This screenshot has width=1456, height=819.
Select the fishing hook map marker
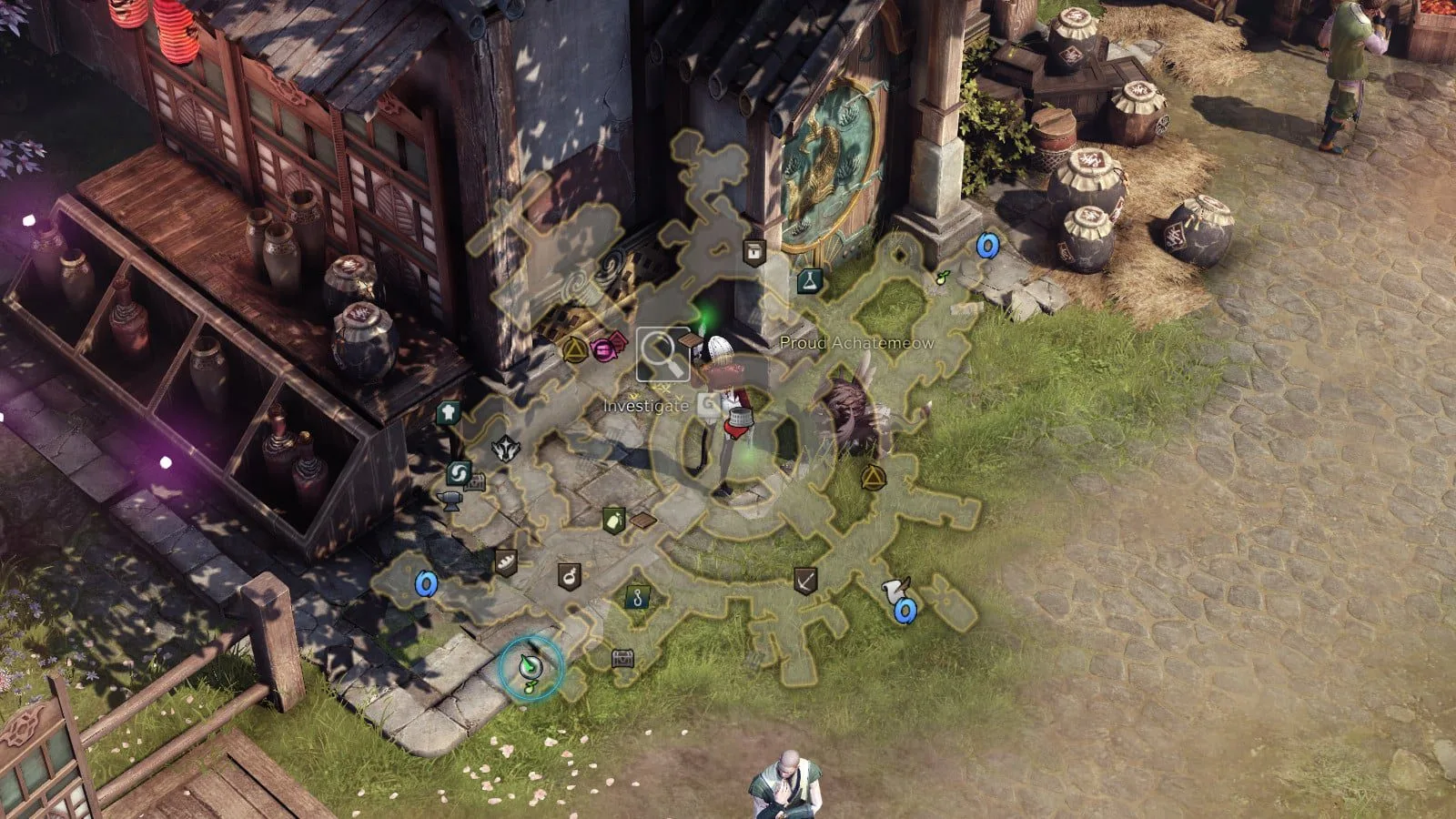638,597
